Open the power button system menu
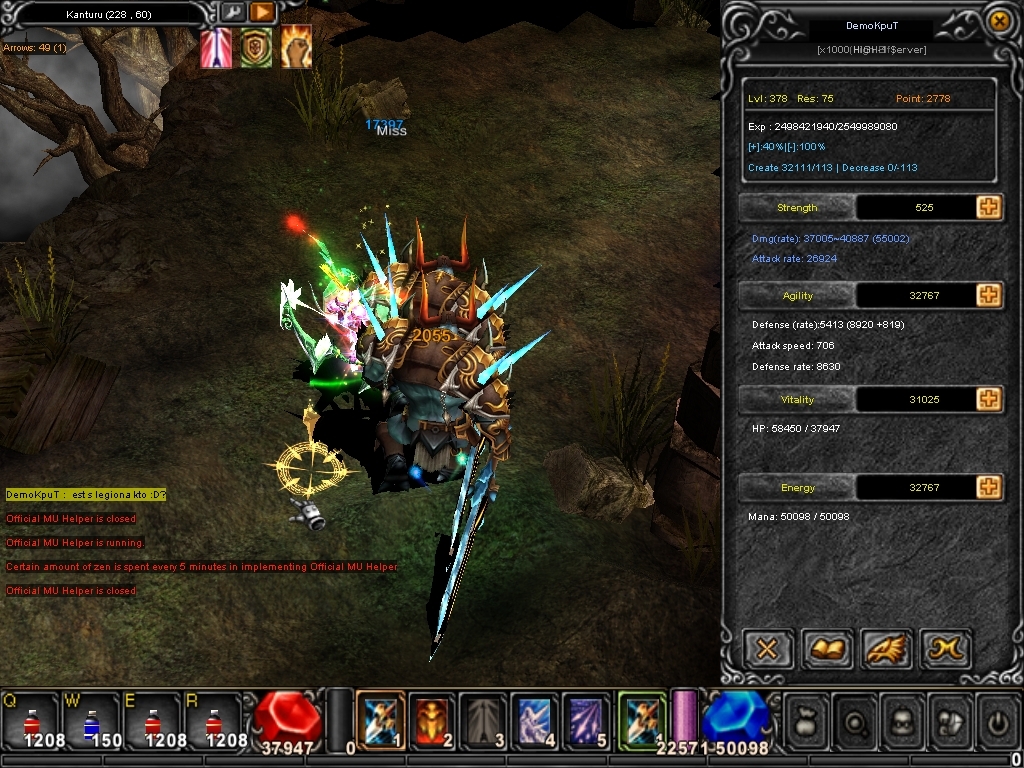 click(x=996, y=720)
